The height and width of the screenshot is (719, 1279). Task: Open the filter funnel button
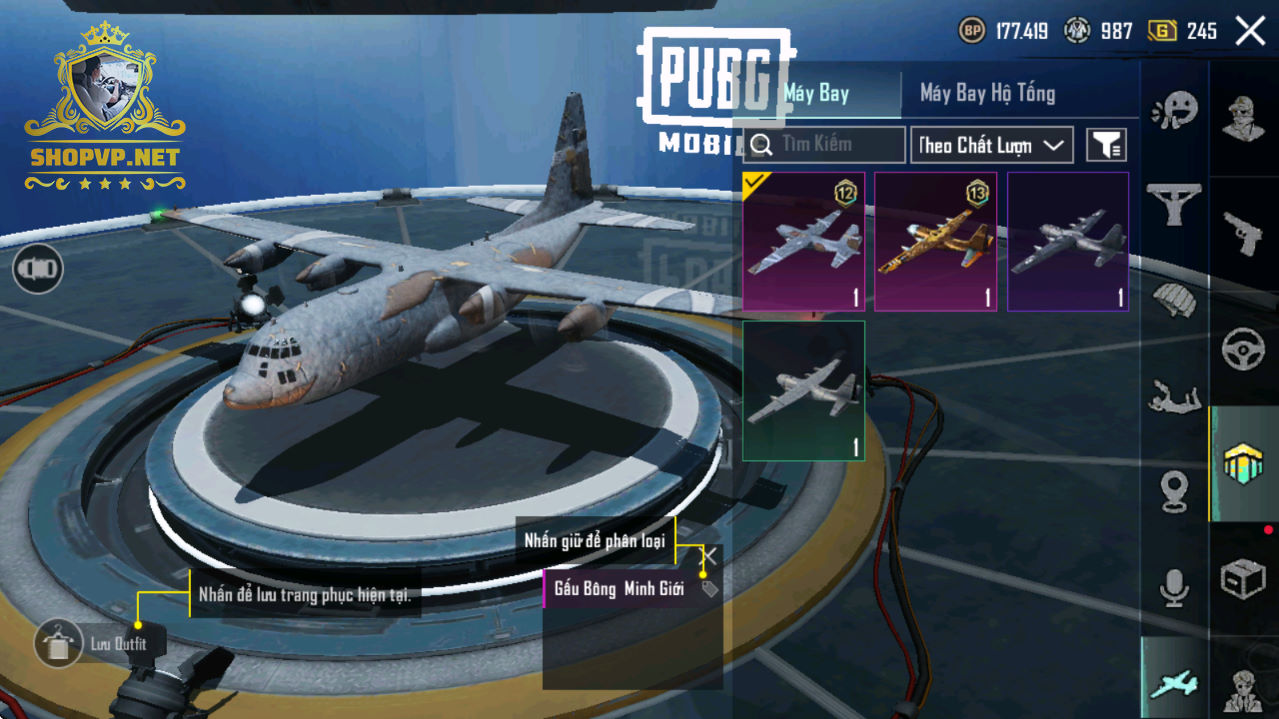1106,145
